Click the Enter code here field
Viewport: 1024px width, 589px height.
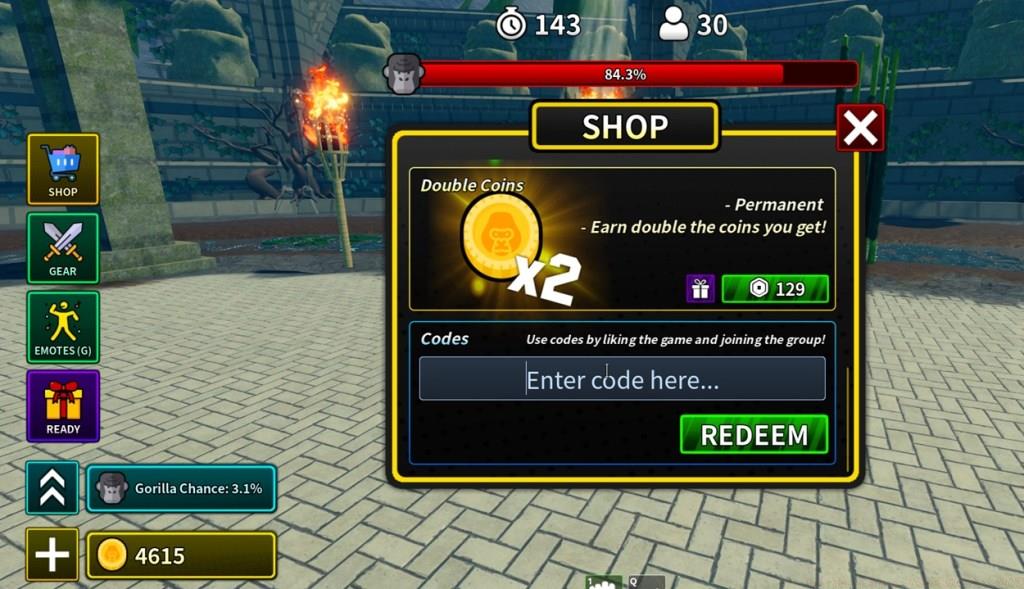tap(622, 379)
